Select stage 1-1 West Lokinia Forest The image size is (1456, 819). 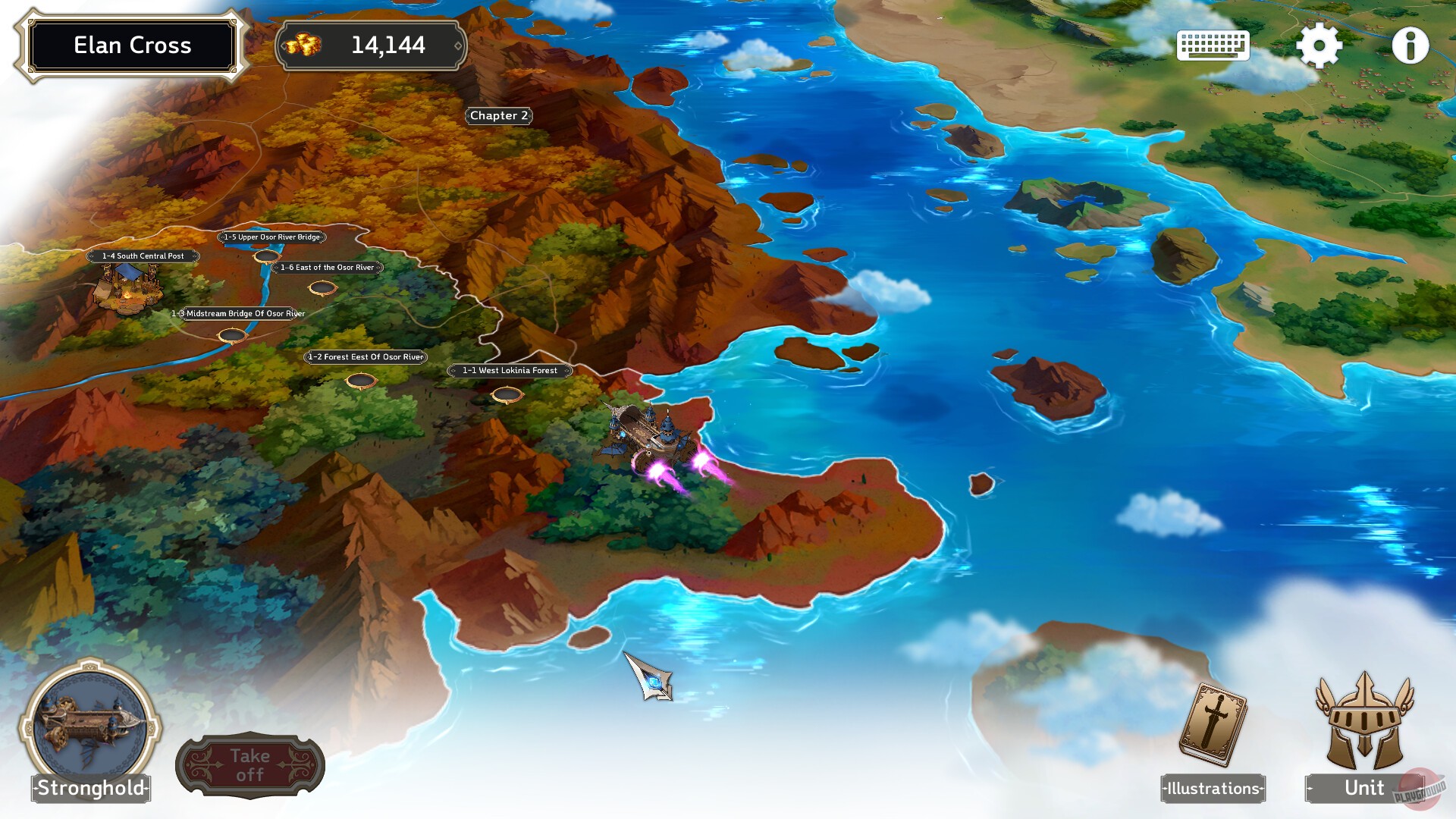coord(510,371)
